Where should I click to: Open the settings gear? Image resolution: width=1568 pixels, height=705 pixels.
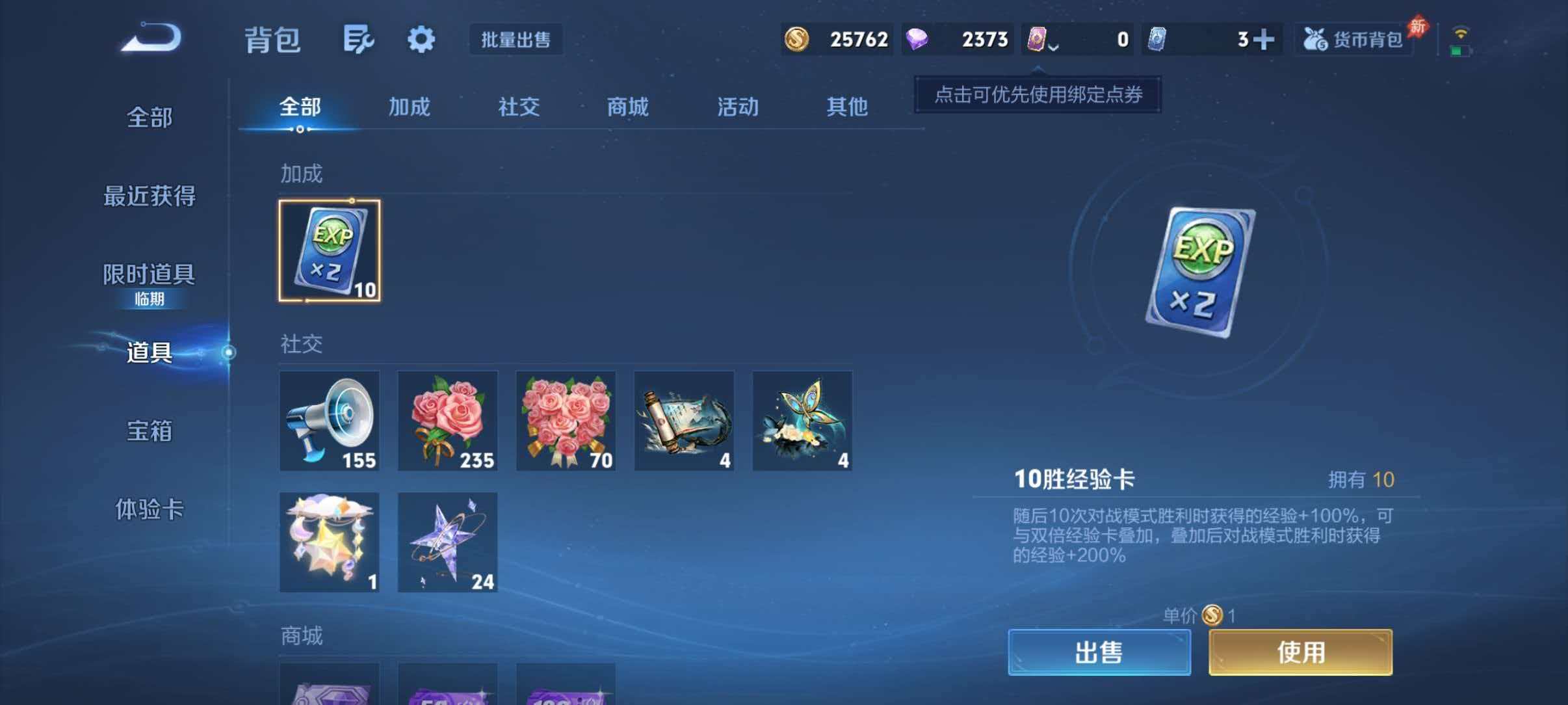[x=421, y=39]
